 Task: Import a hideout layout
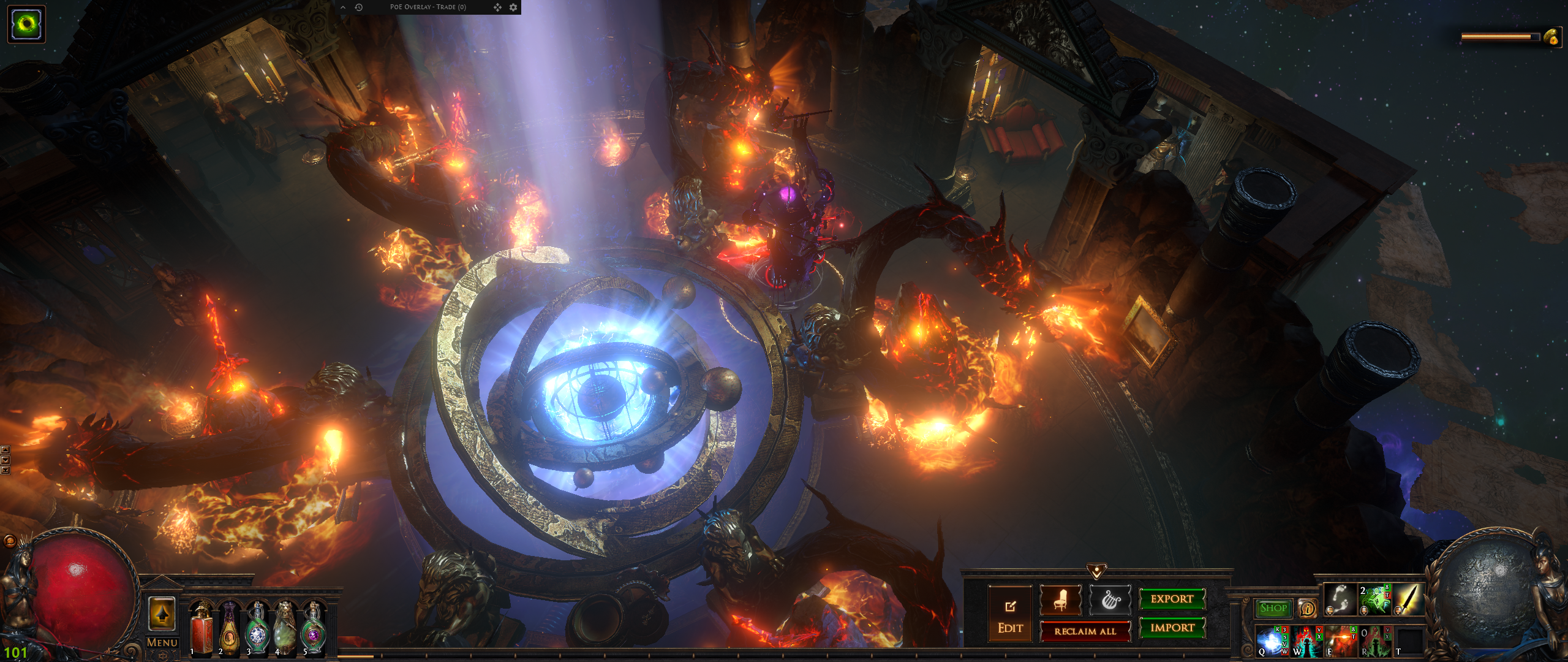(x=1172, y=628)
